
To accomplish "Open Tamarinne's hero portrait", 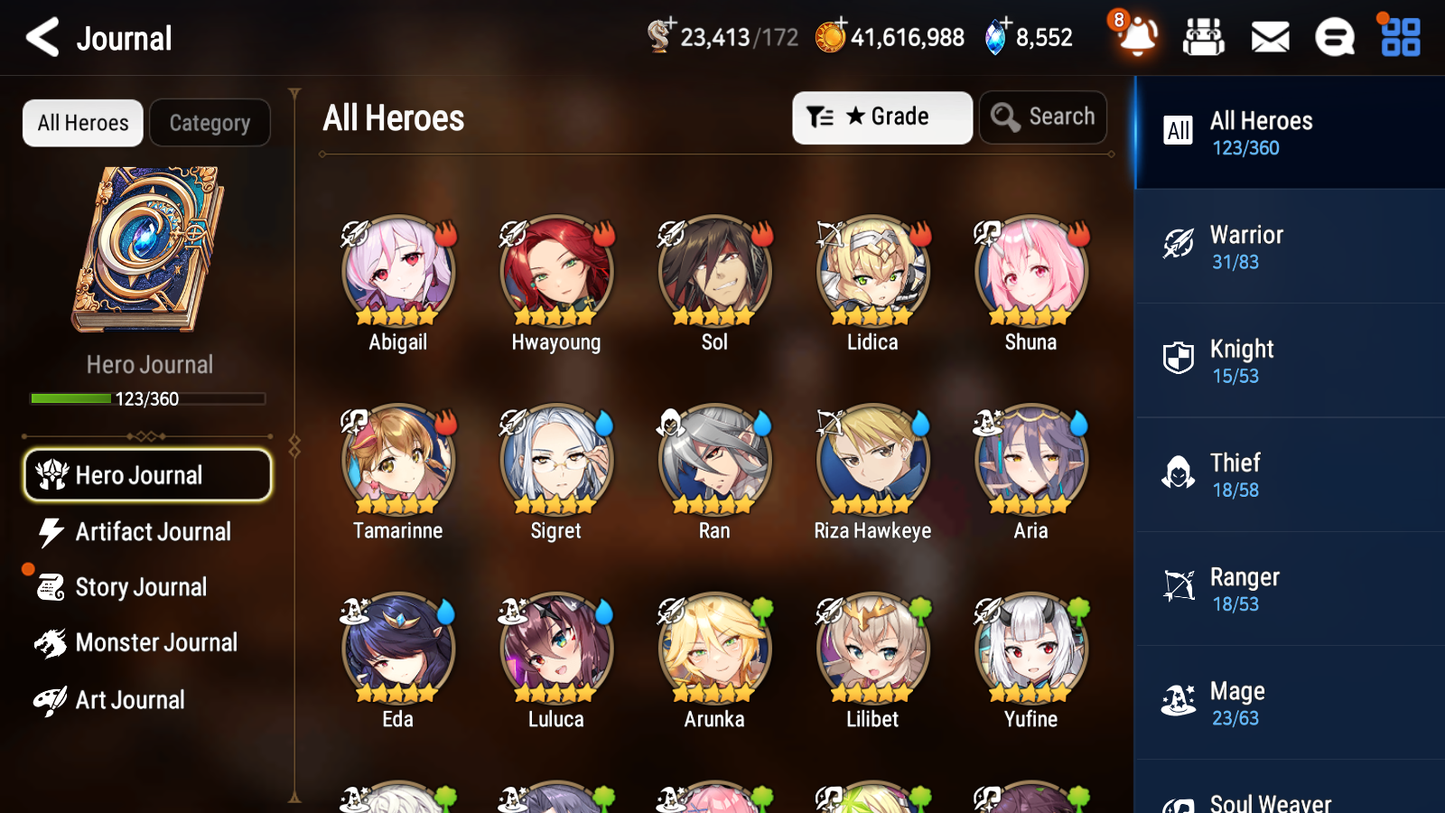I will [397, 460].
